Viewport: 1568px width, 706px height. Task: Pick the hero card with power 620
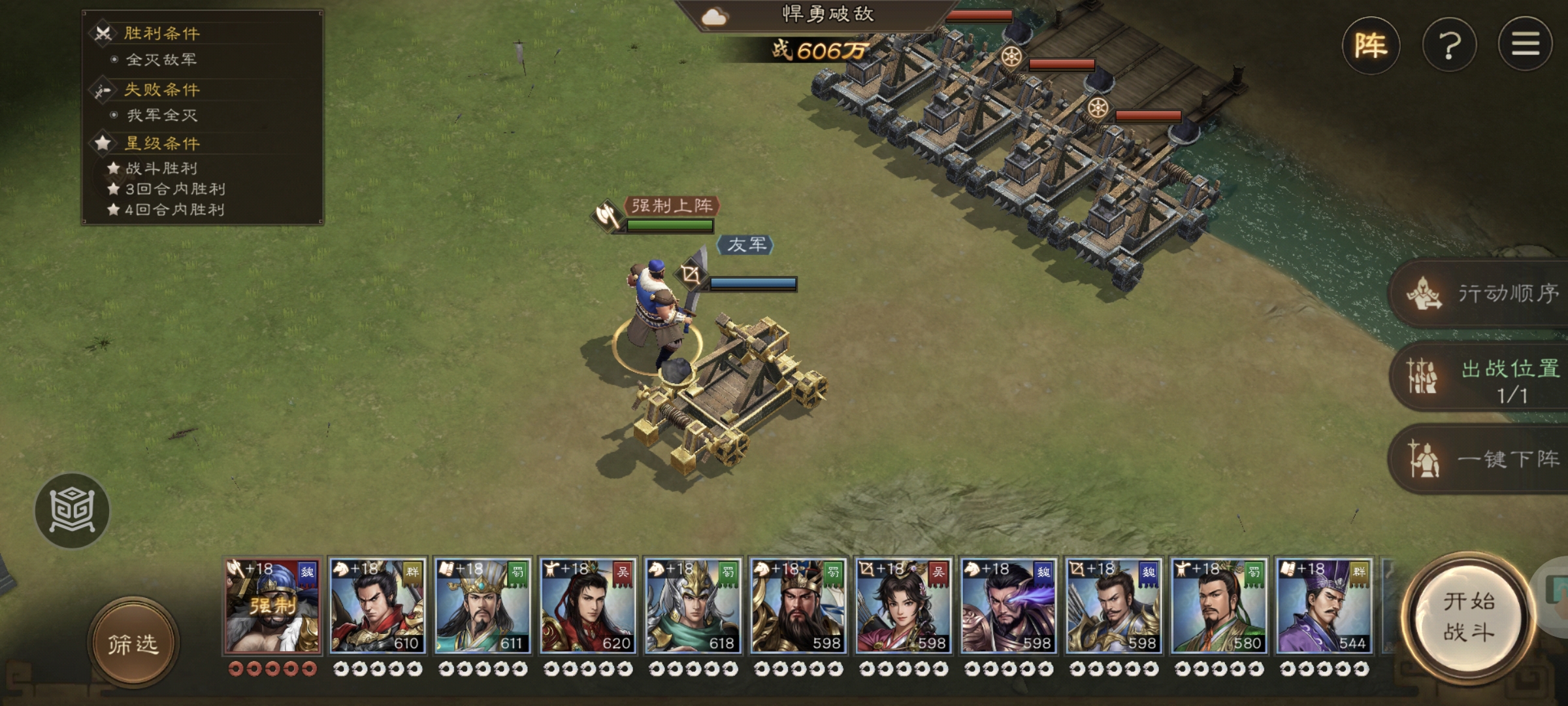click(x=588, y=606)
